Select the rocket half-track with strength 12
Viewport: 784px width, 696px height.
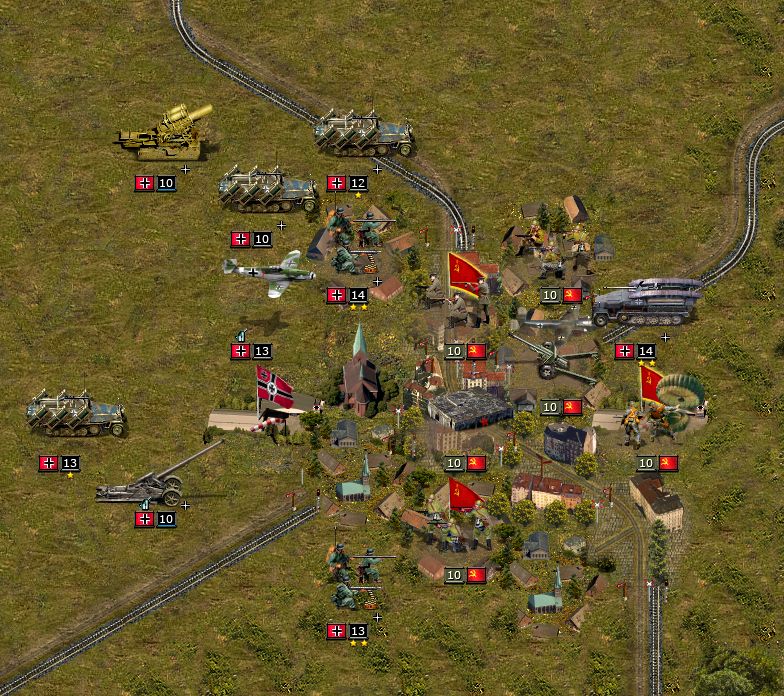pyautogui.click(x=364, y=134)
